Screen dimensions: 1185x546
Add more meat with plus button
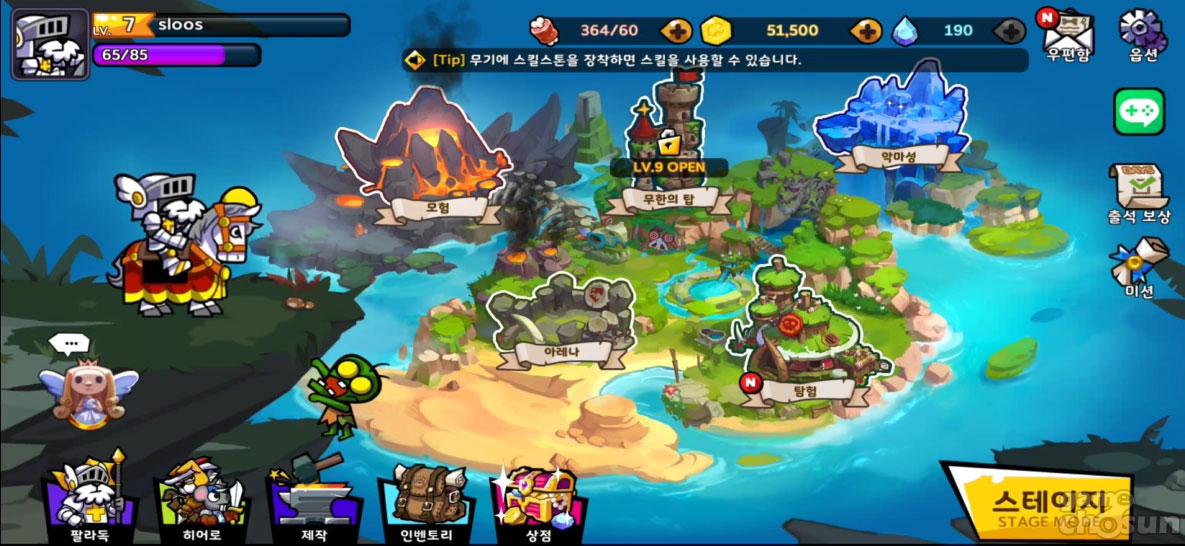pos(677,31)
